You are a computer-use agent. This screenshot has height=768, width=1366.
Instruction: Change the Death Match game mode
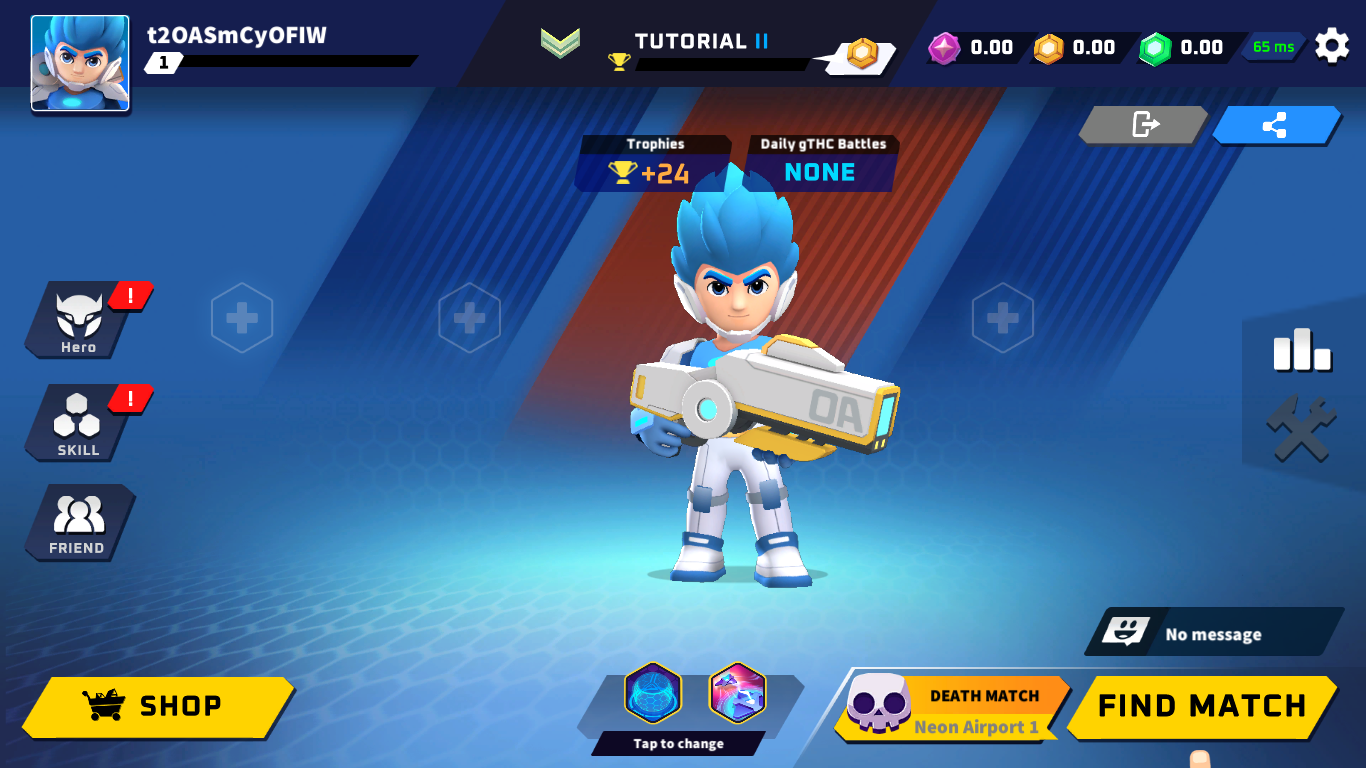950,708
